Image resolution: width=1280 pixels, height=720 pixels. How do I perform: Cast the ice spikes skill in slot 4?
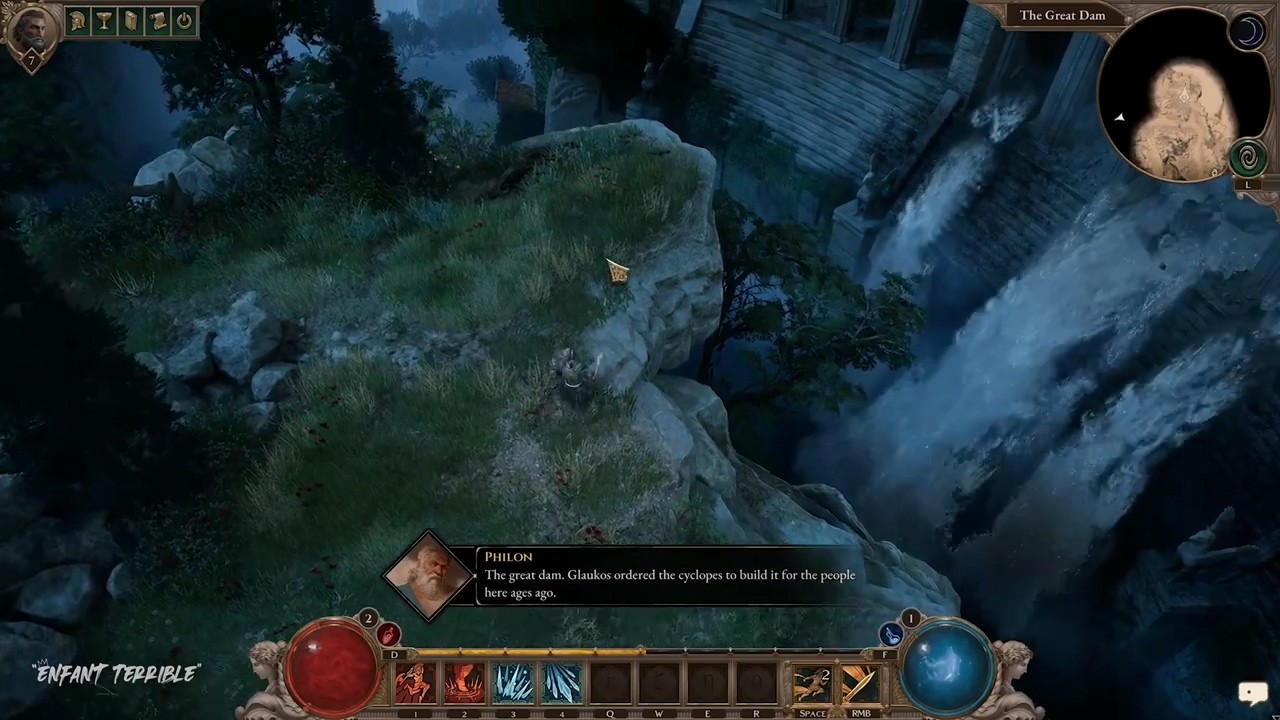coord(562,684)
